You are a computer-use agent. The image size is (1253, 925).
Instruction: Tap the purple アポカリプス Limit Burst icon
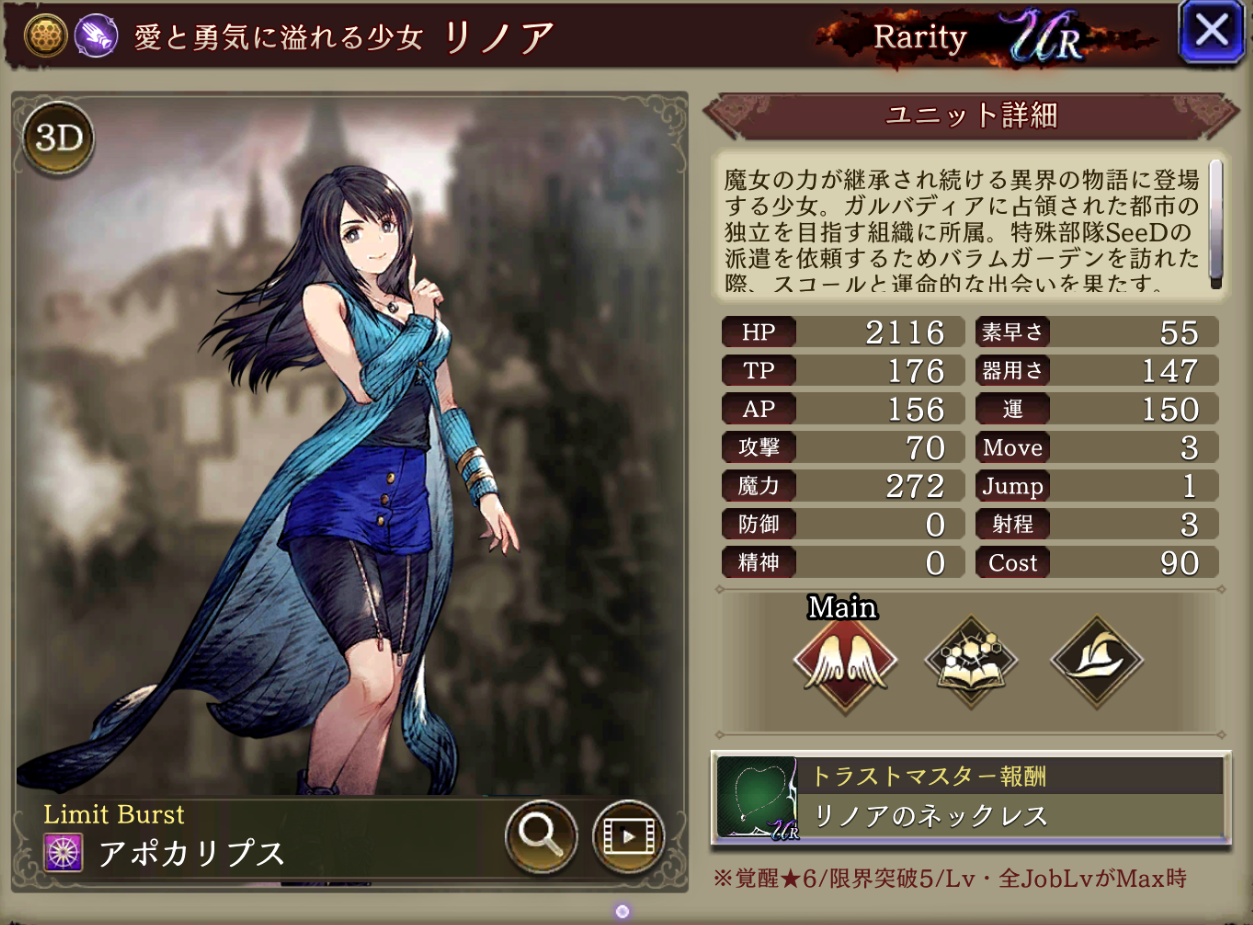64,852
